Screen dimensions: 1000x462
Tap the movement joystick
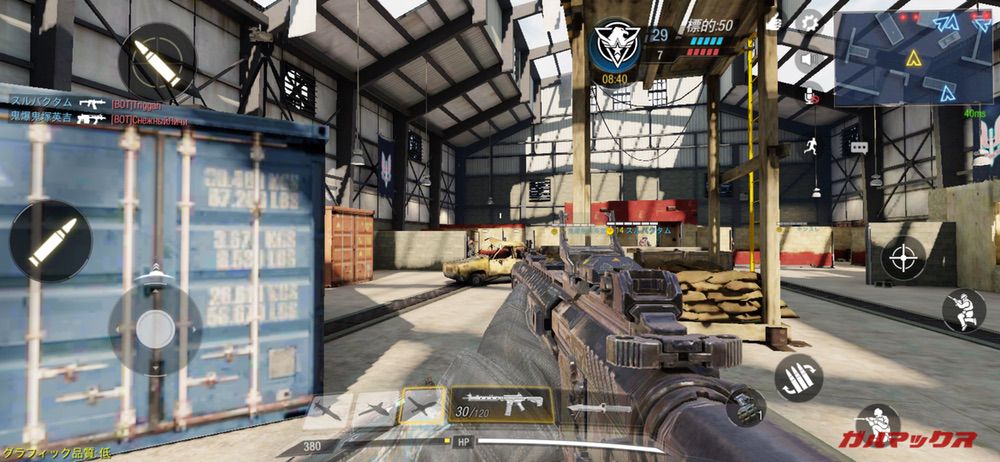[155, 328]
